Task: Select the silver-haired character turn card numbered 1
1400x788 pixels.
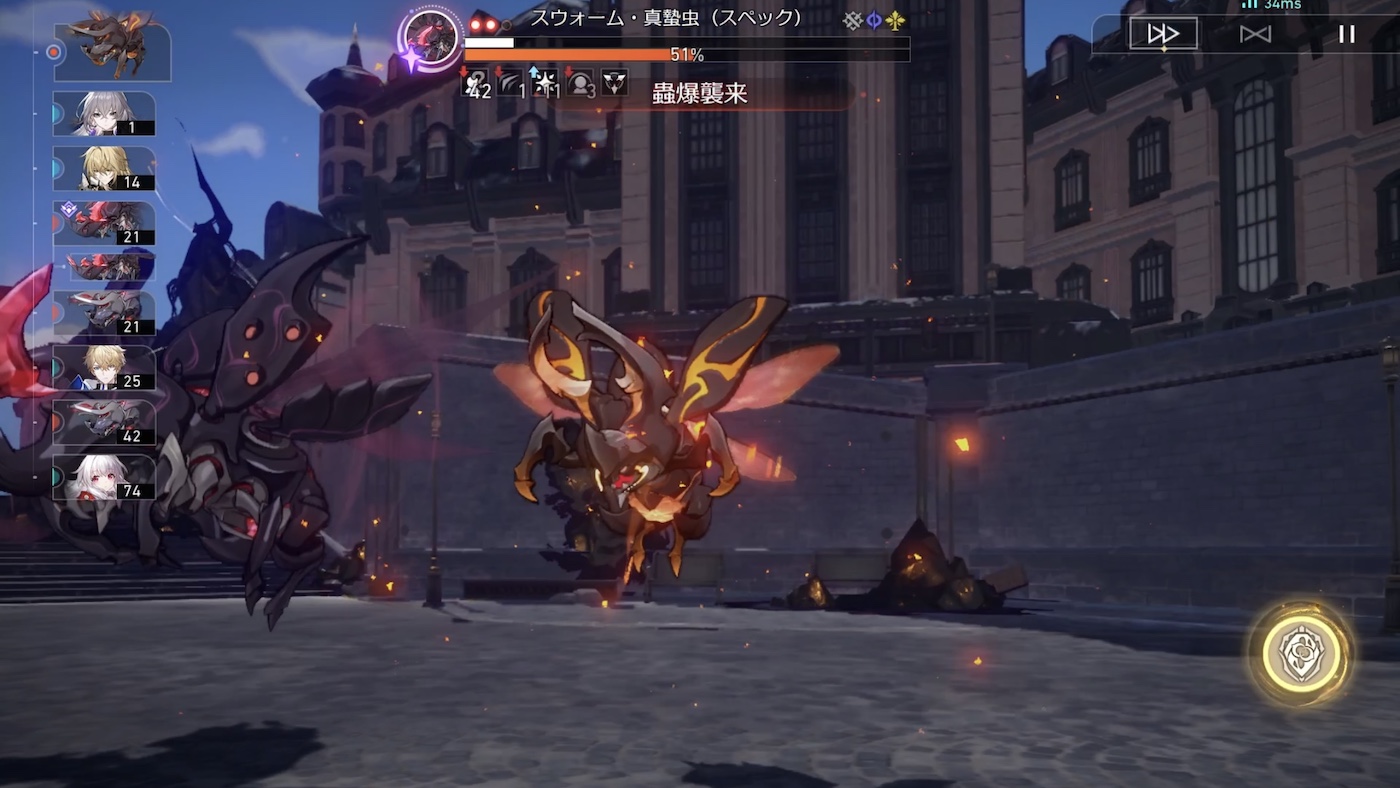Action: (x=104, y=114)
